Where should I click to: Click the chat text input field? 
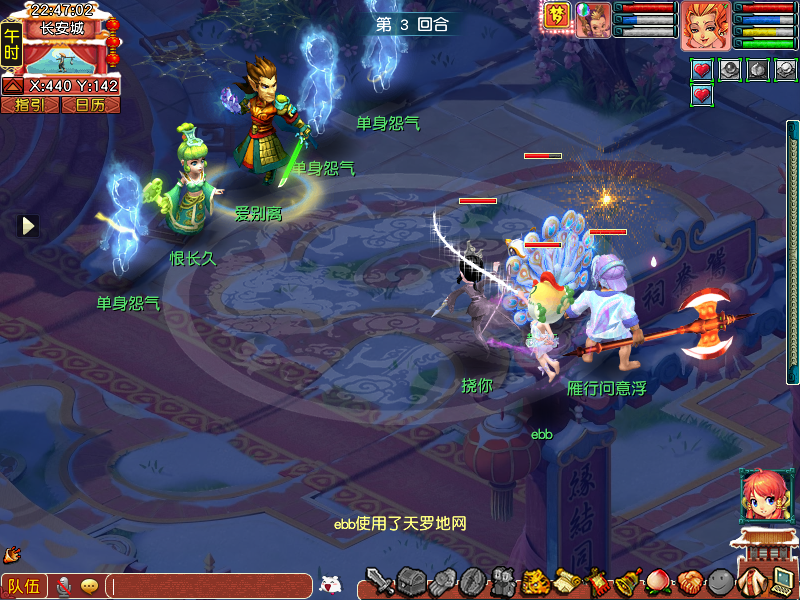point(208,586)
